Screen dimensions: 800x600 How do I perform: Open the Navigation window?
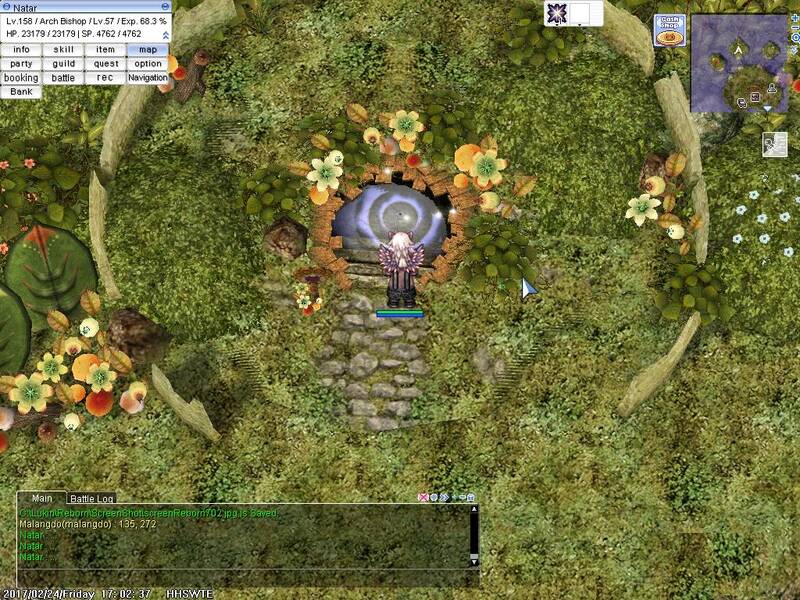(147, 77)
